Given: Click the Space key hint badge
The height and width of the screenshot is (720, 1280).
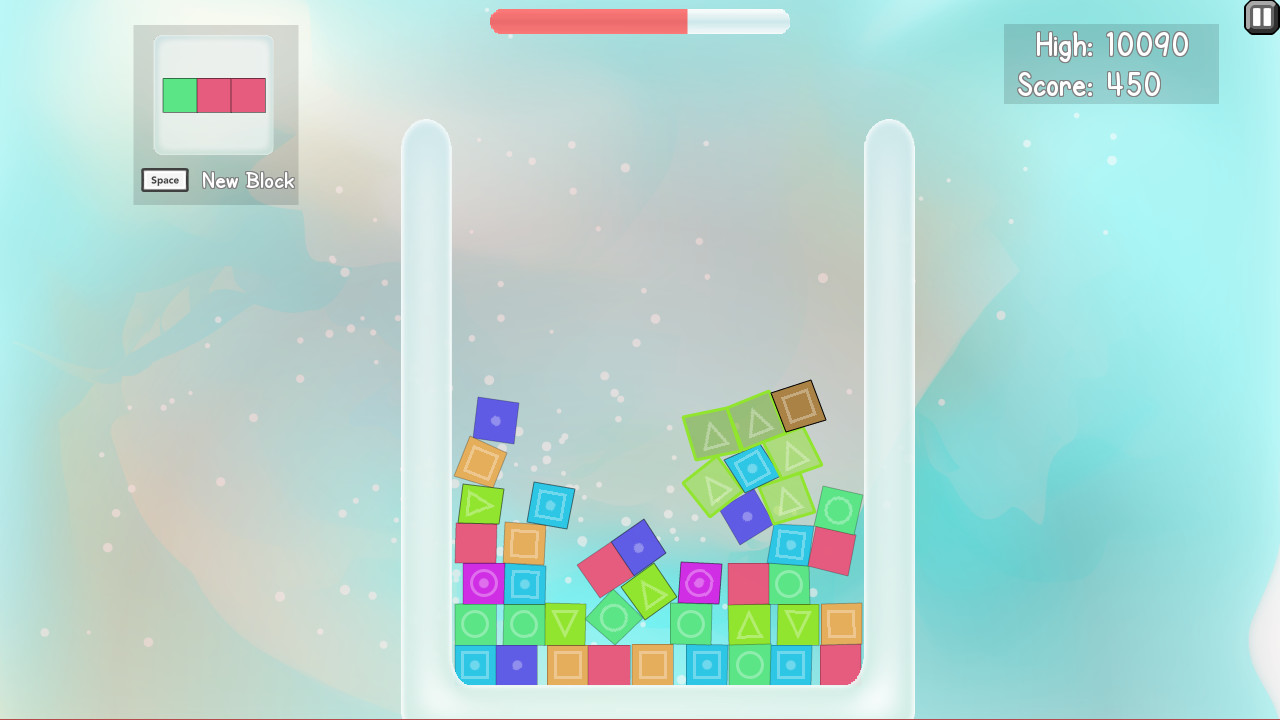Looking at the screenshot, I should click(x=165, y=180).
